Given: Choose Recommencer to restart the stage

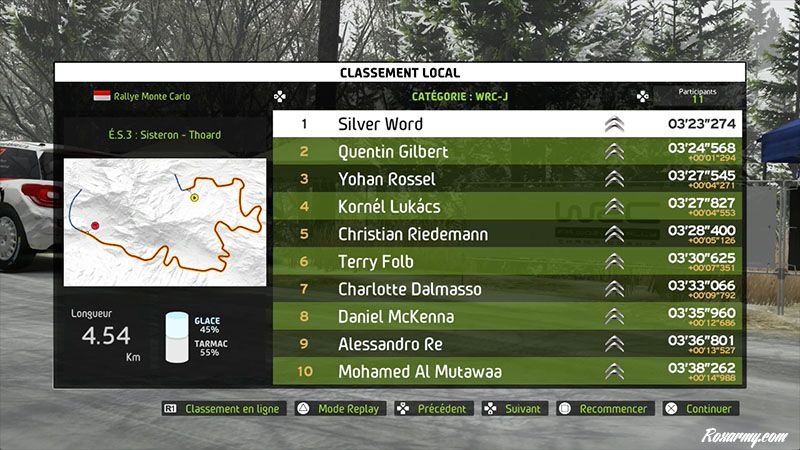Looking at the screenshot, I should point(606,408).
